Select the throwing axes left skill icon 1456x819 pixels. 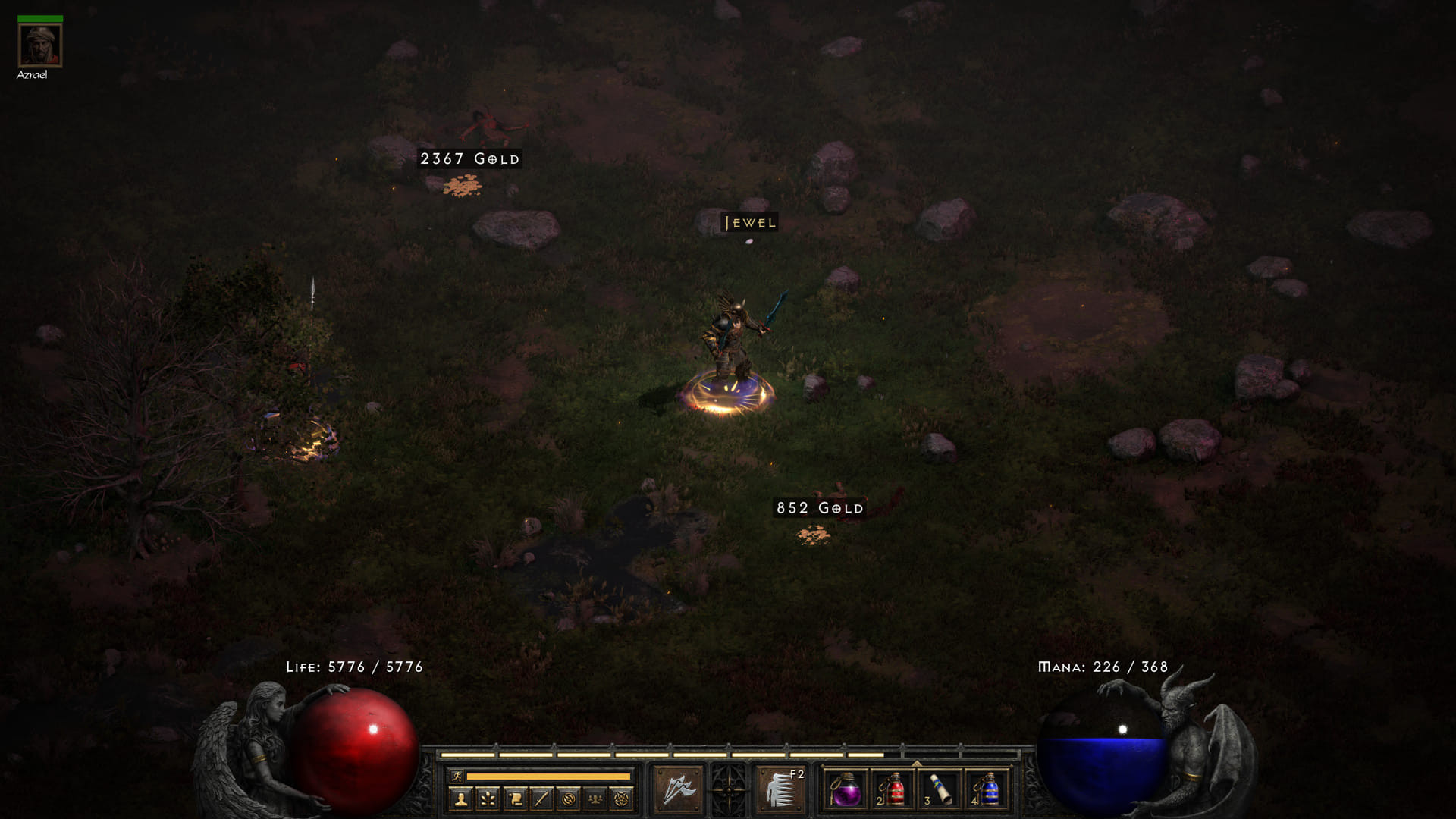coord(679,791)
